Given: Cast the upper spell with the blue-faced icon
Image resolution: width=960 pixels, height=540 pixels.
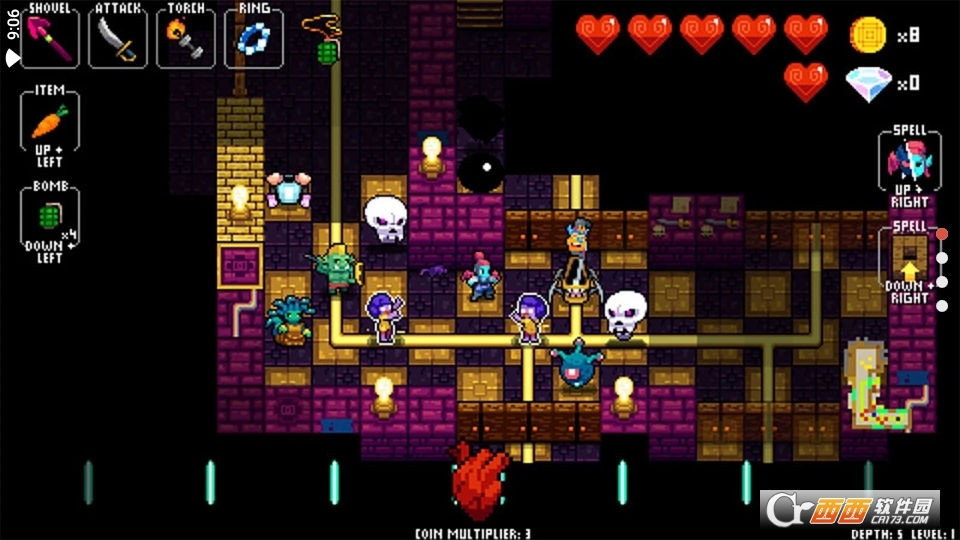Looking at the screenshot, I should (x=909, y=160).
